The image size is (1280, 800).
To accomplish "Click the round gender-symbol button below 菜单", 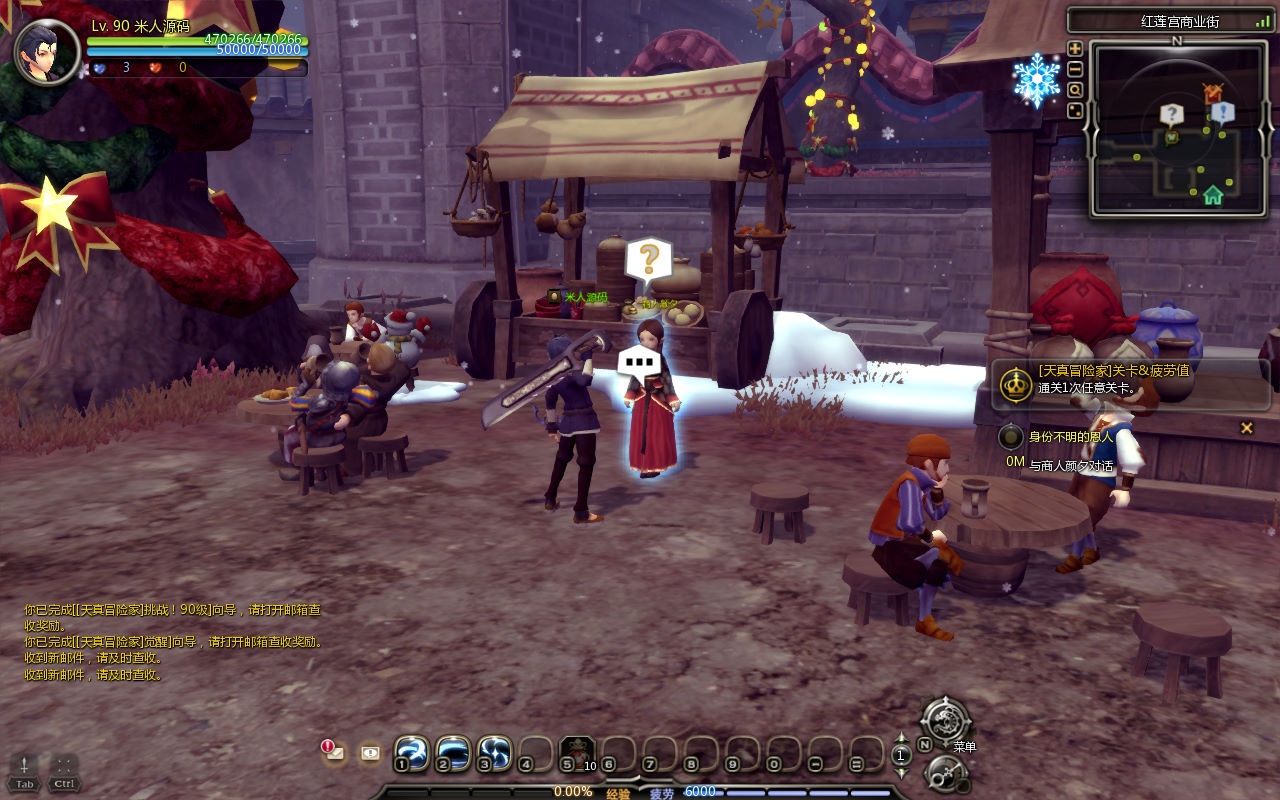I will 945,772.
